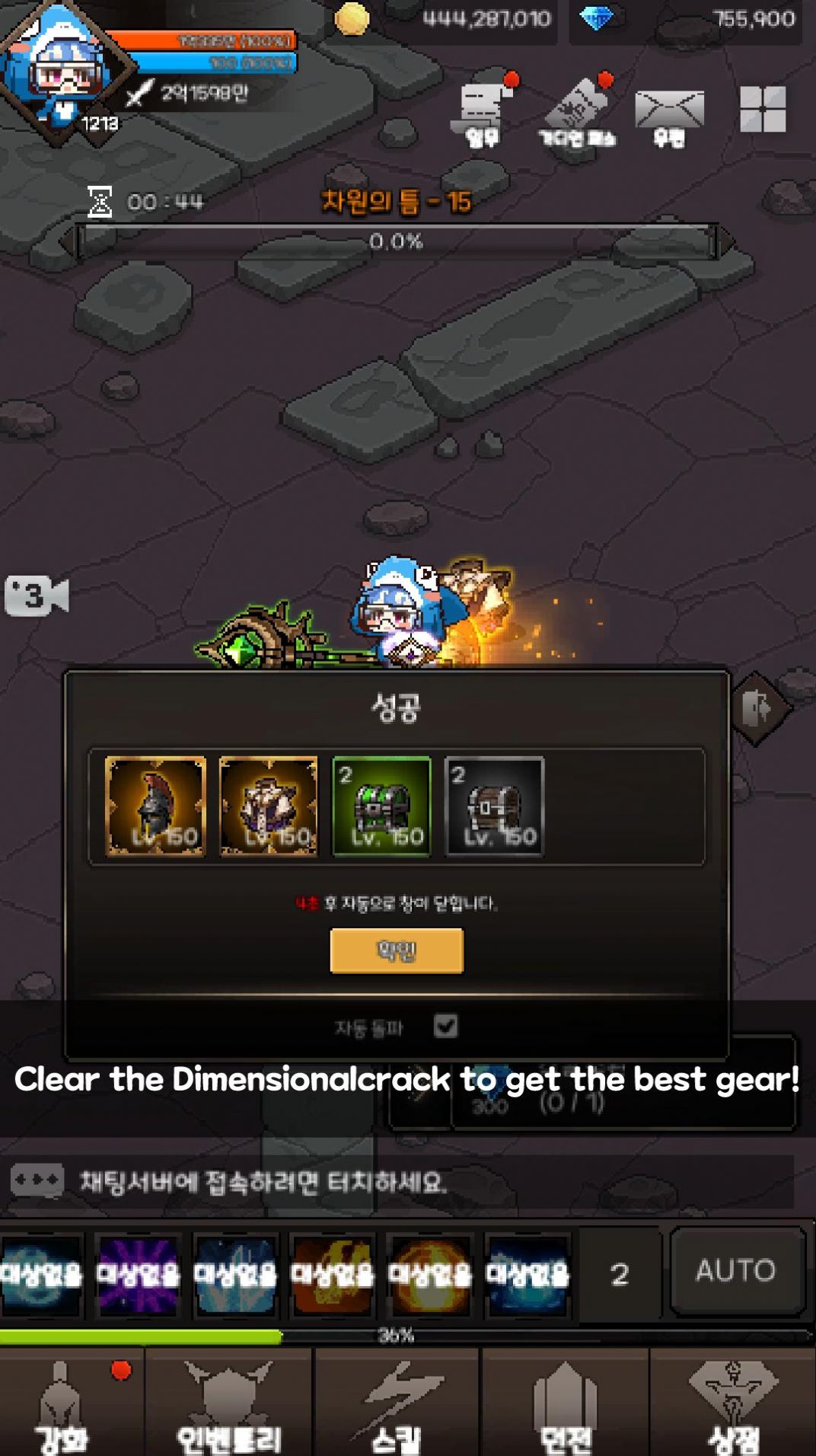Toggle the AUTO battle button
The width and height of the screenshot is (816, 1456).
click(x=736, y=1270)
